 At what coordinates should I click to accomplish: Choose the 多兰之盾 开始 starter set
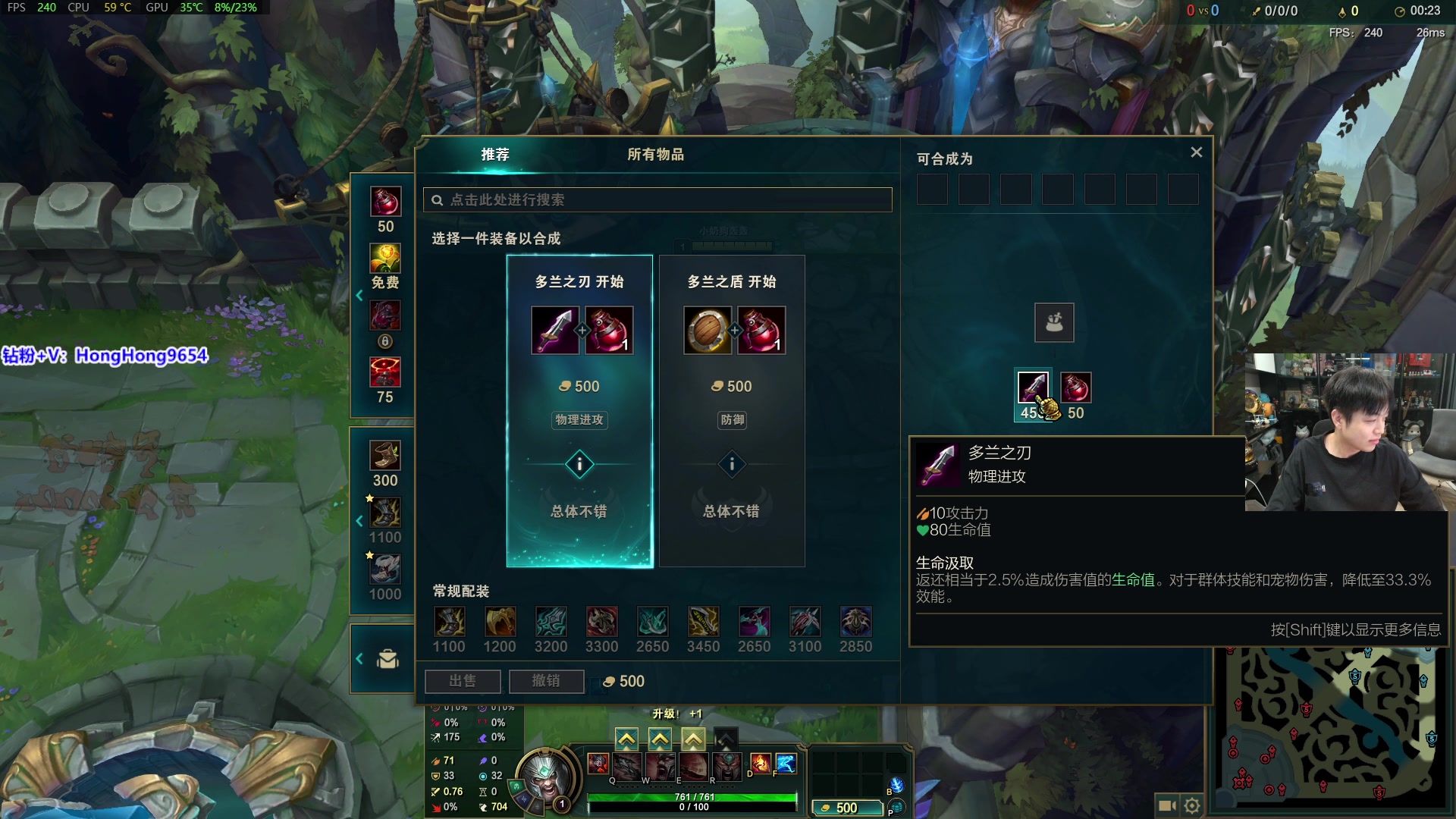click(732, 409)
